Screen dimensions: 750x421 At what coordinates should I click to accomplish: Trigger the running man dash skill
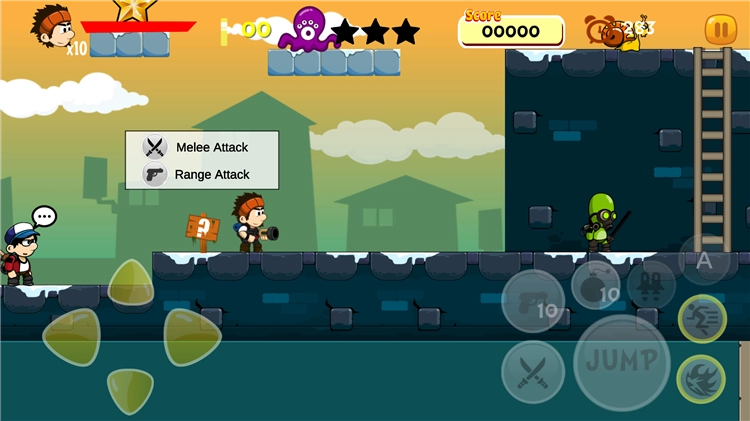point(702,319)
